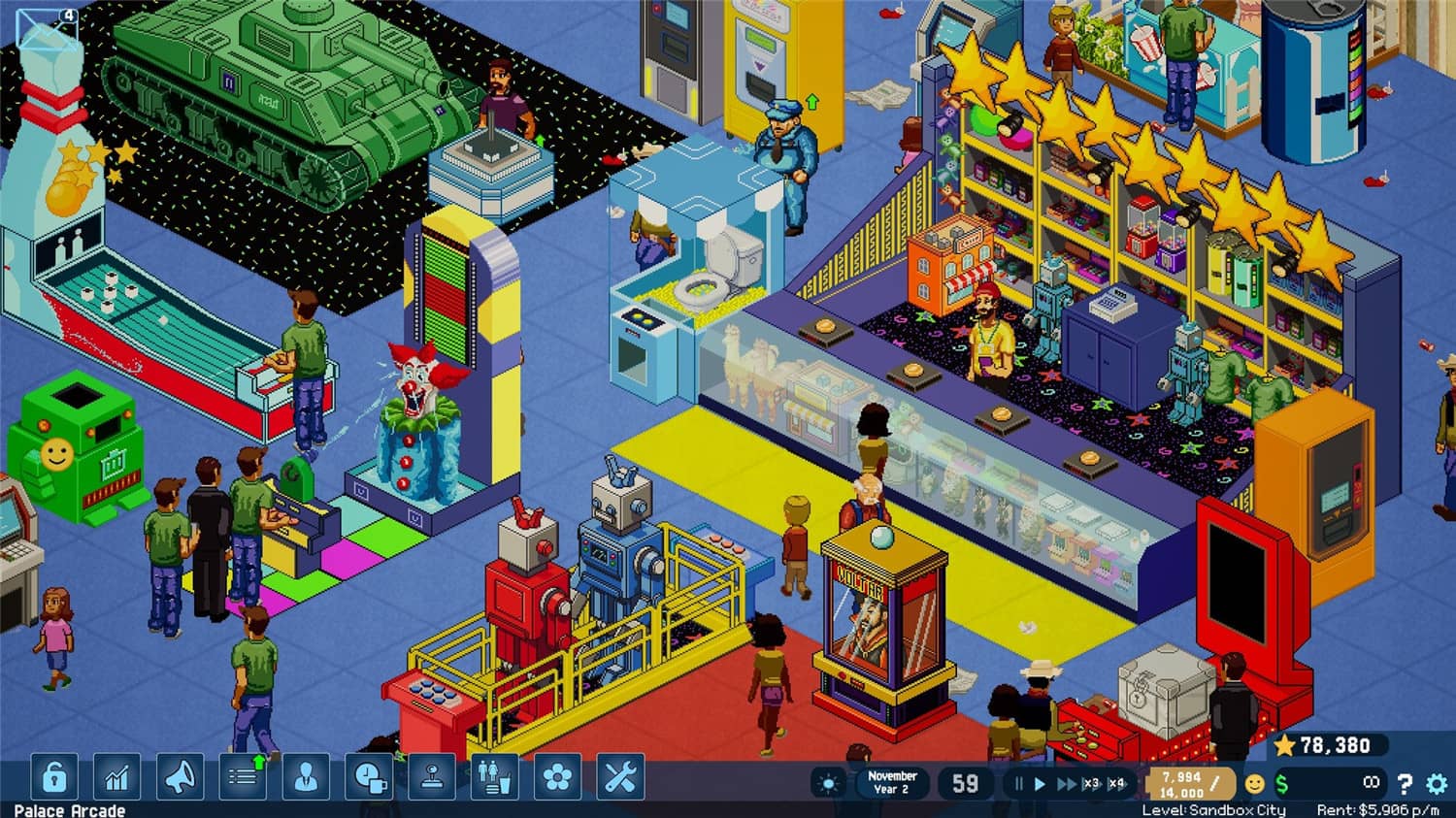Open the question mark help button
Image resolution: width=1456 pixels, height=818 pixels.
[1405, 782]
